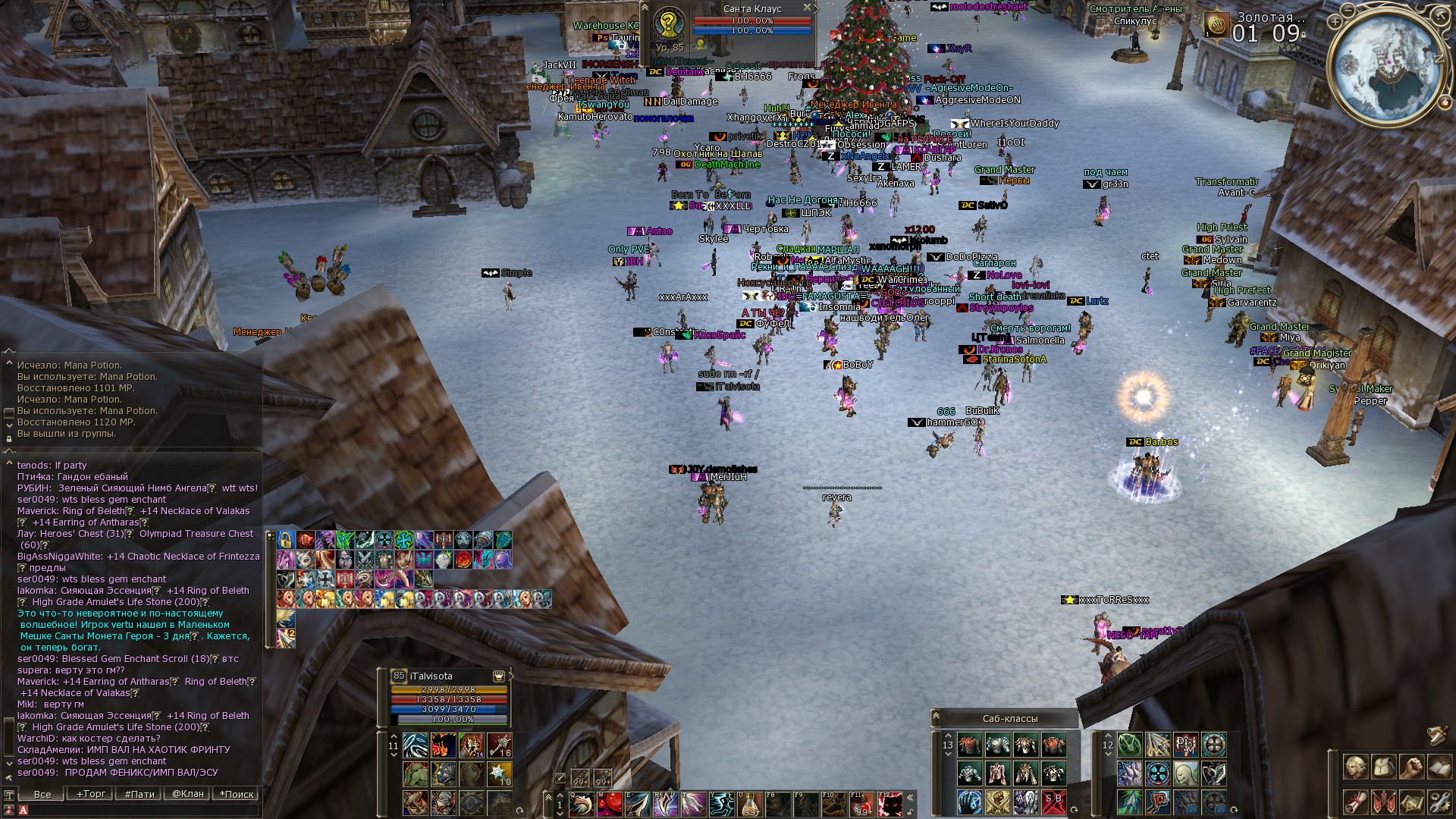The image size is (1456, 819).
Task: Click the Золотая coin buff icon
Action: (1217, 25)
